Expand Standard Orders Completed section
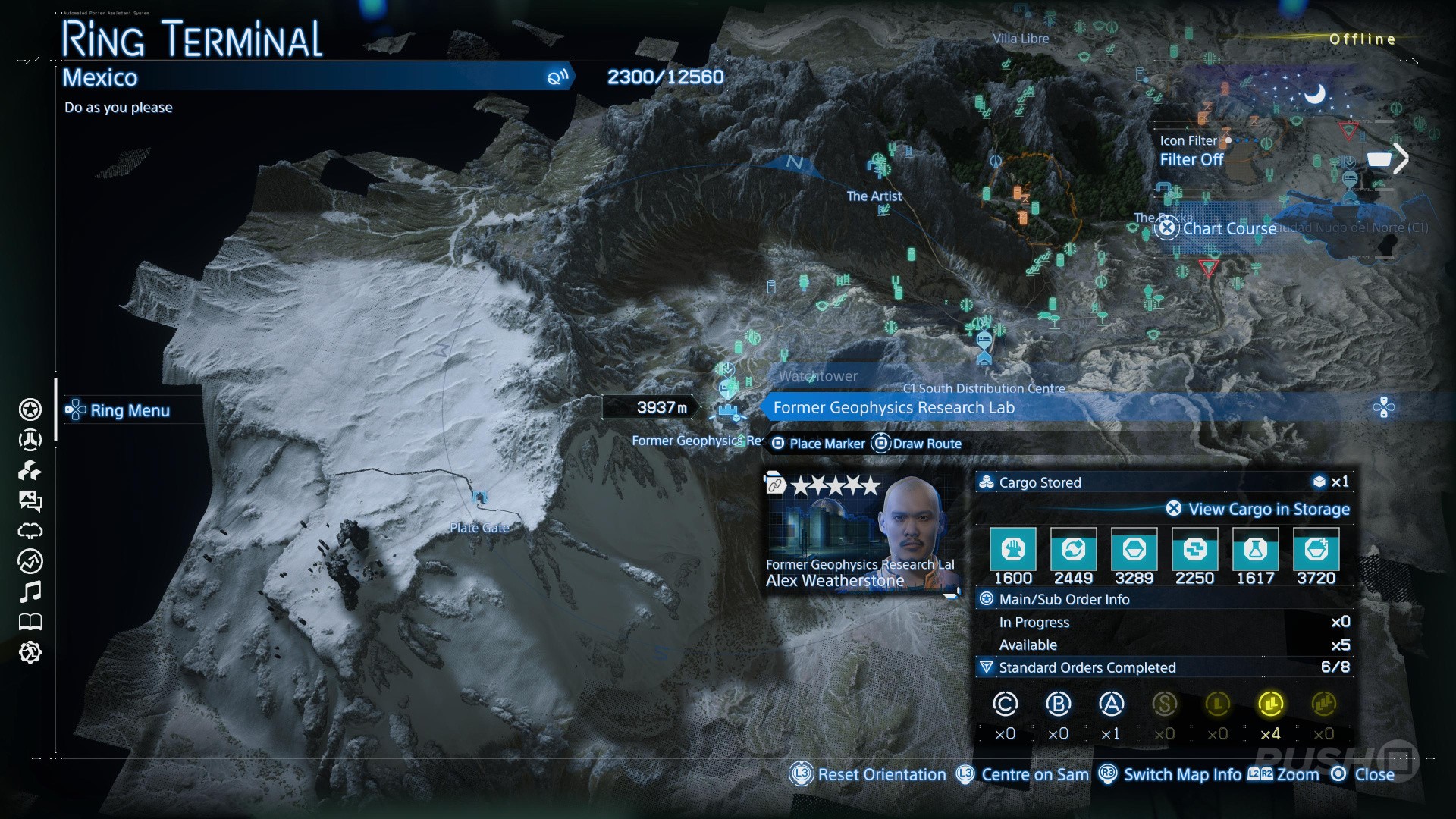 1086,667
